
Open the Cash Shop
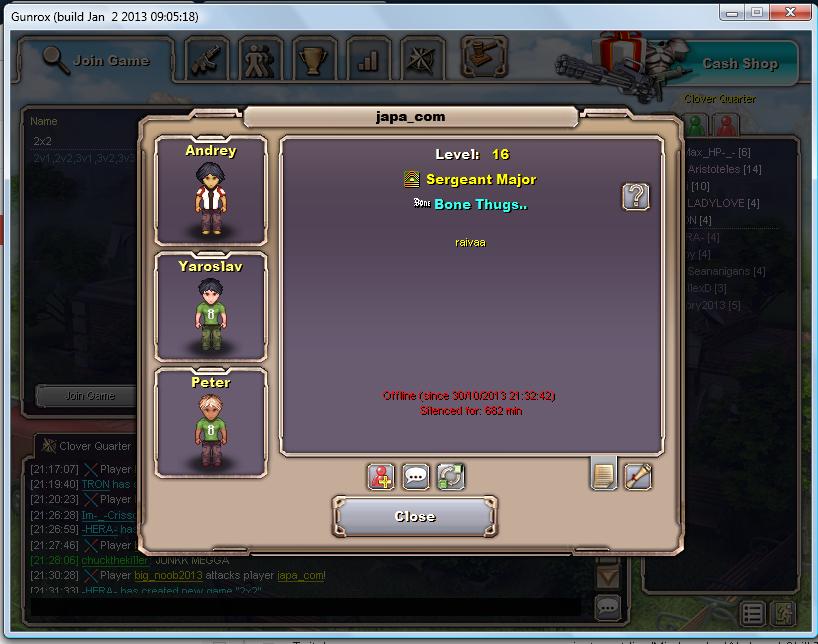739,64
